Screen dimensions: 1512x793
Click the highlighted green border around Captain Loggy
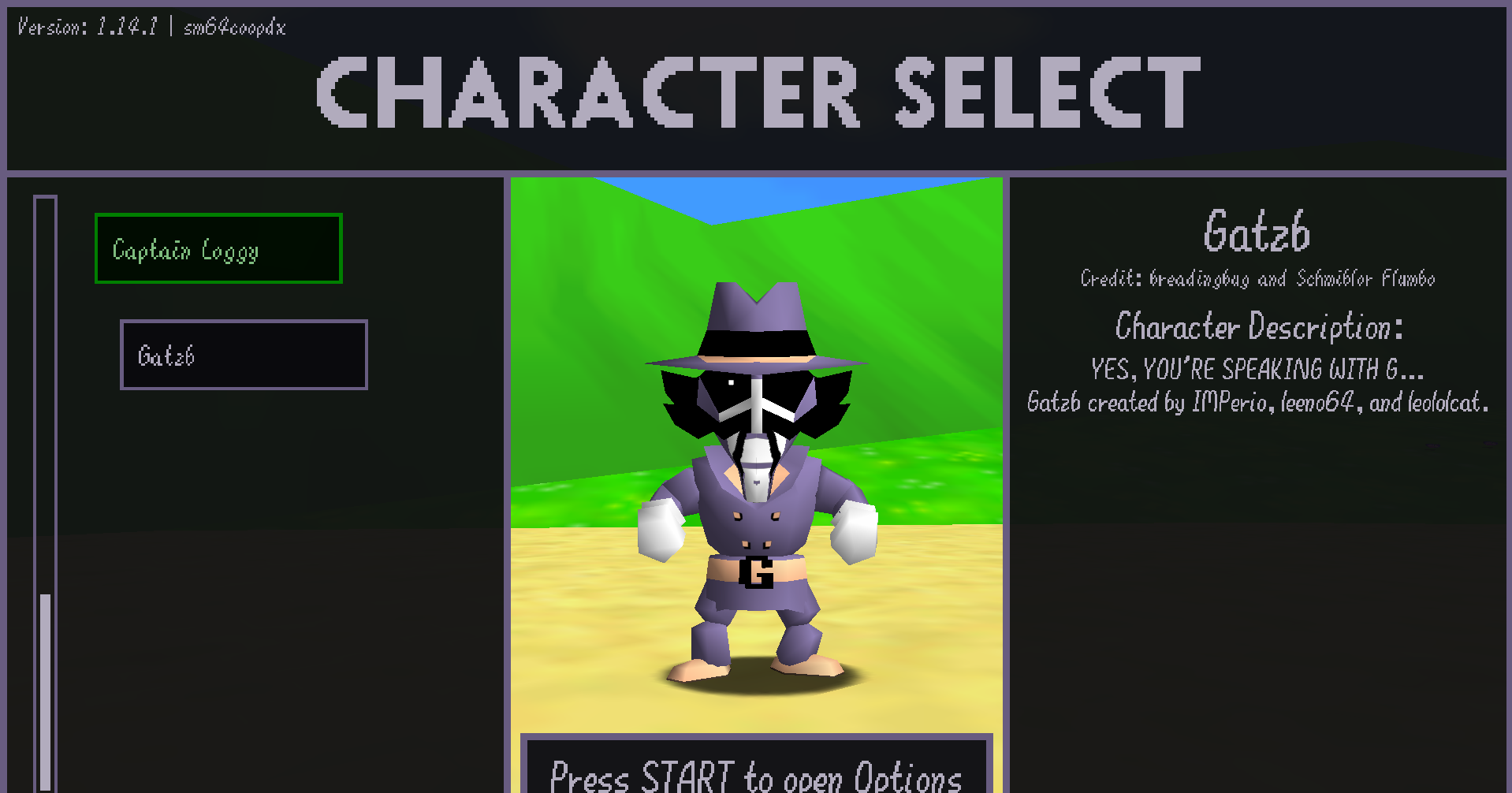point(218,215)
